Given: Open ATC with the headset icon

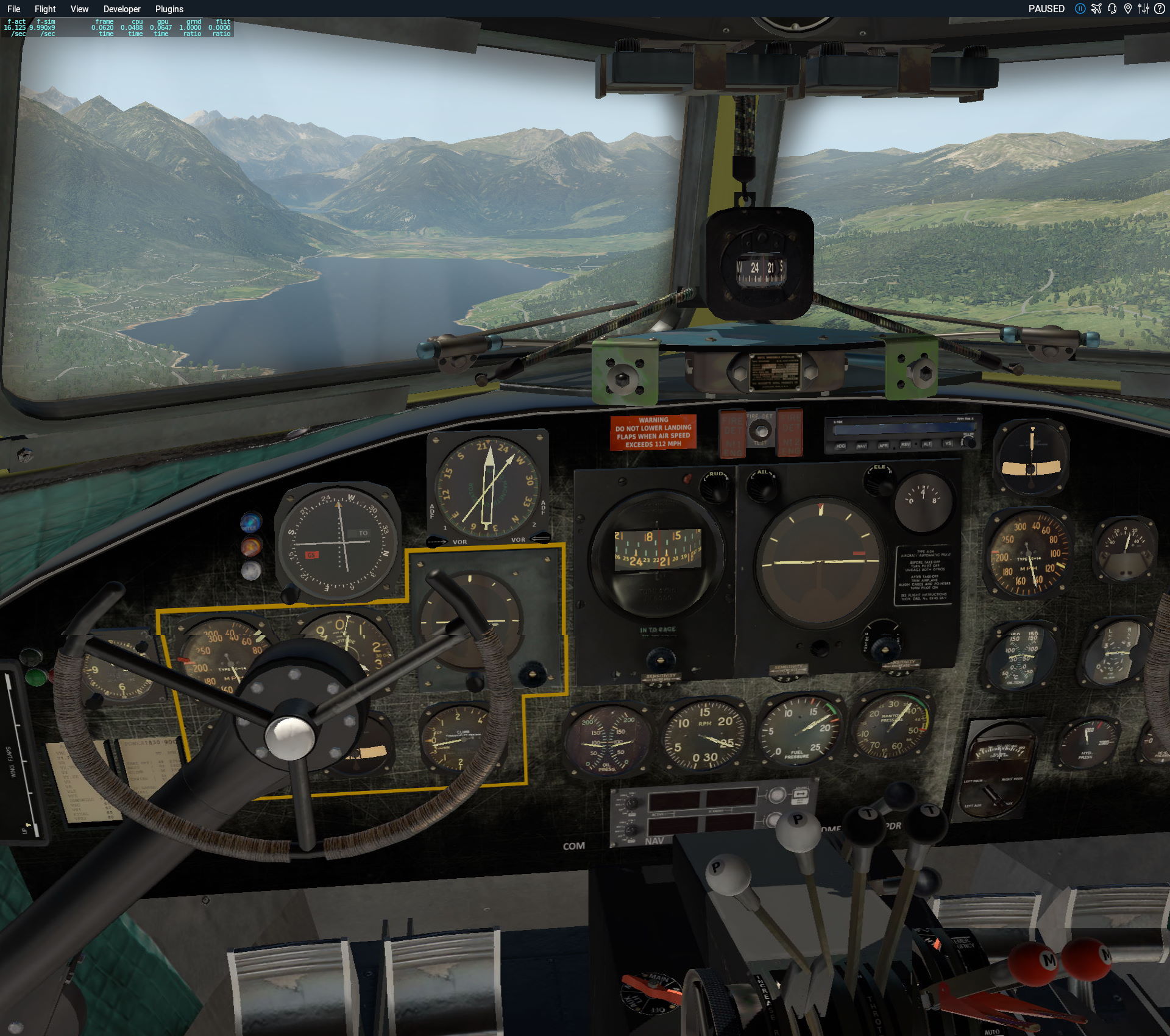Looking at the screenshot, I should pos(1112,9).
